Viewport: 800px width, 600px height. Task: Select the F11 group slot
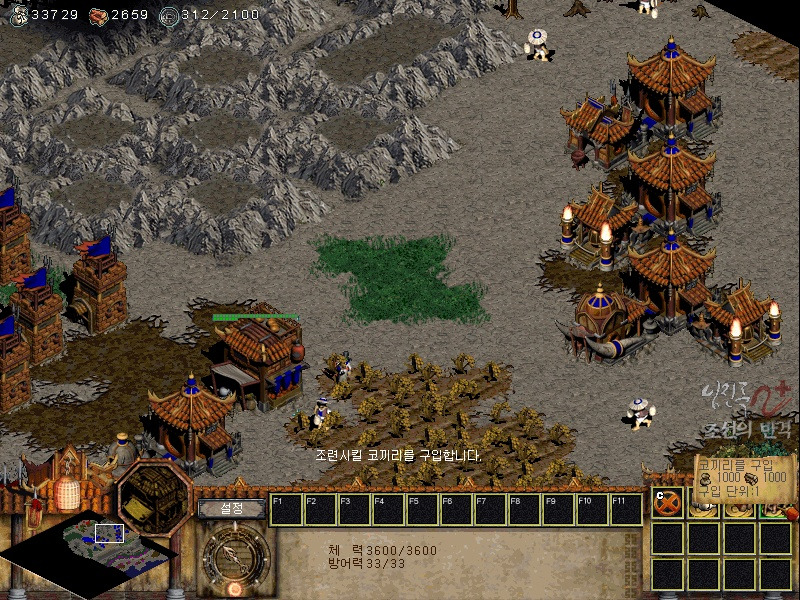pos(626,509)
